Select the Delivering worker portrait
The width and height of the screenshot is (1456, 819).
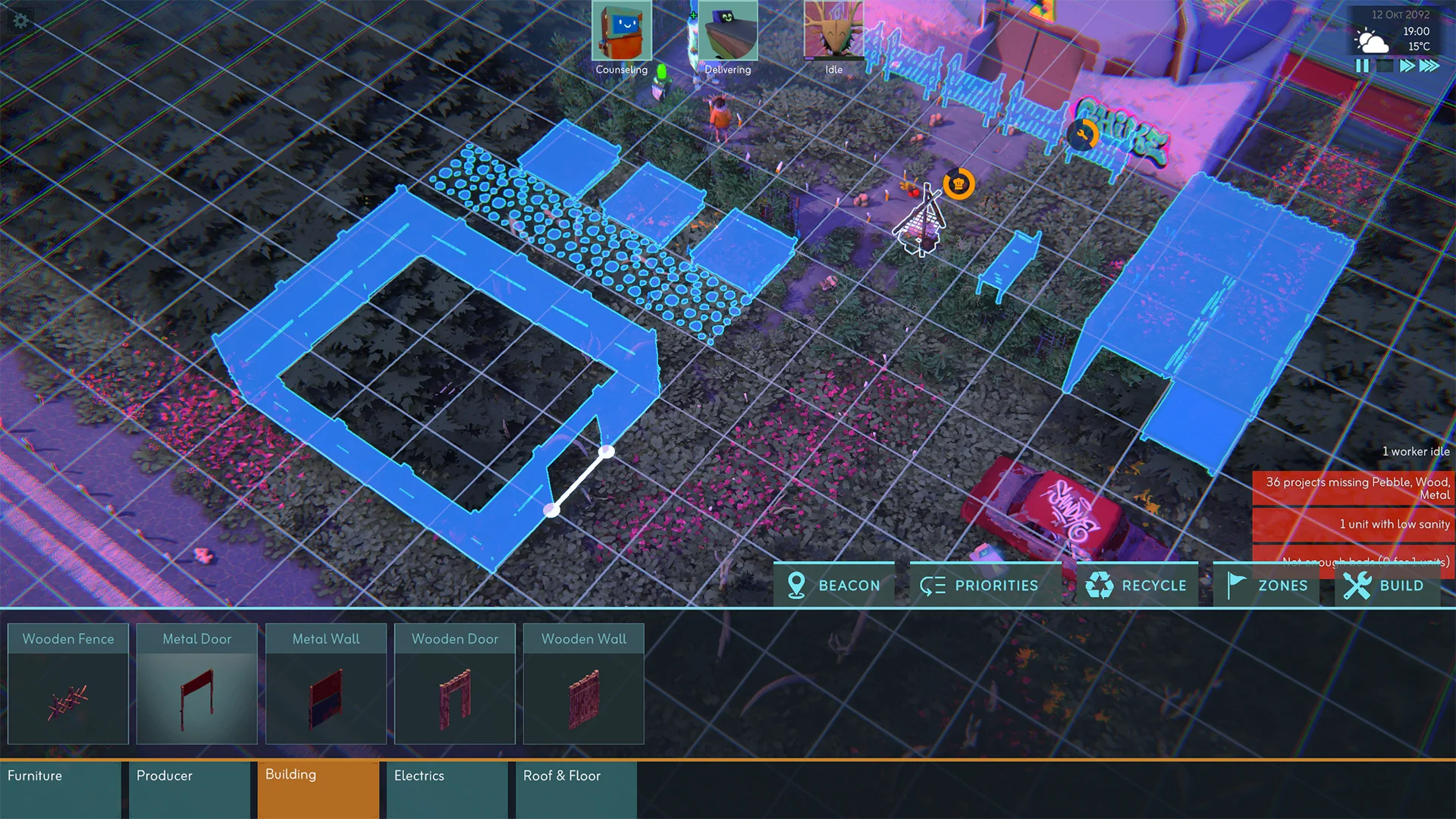[x=727, y=32]
